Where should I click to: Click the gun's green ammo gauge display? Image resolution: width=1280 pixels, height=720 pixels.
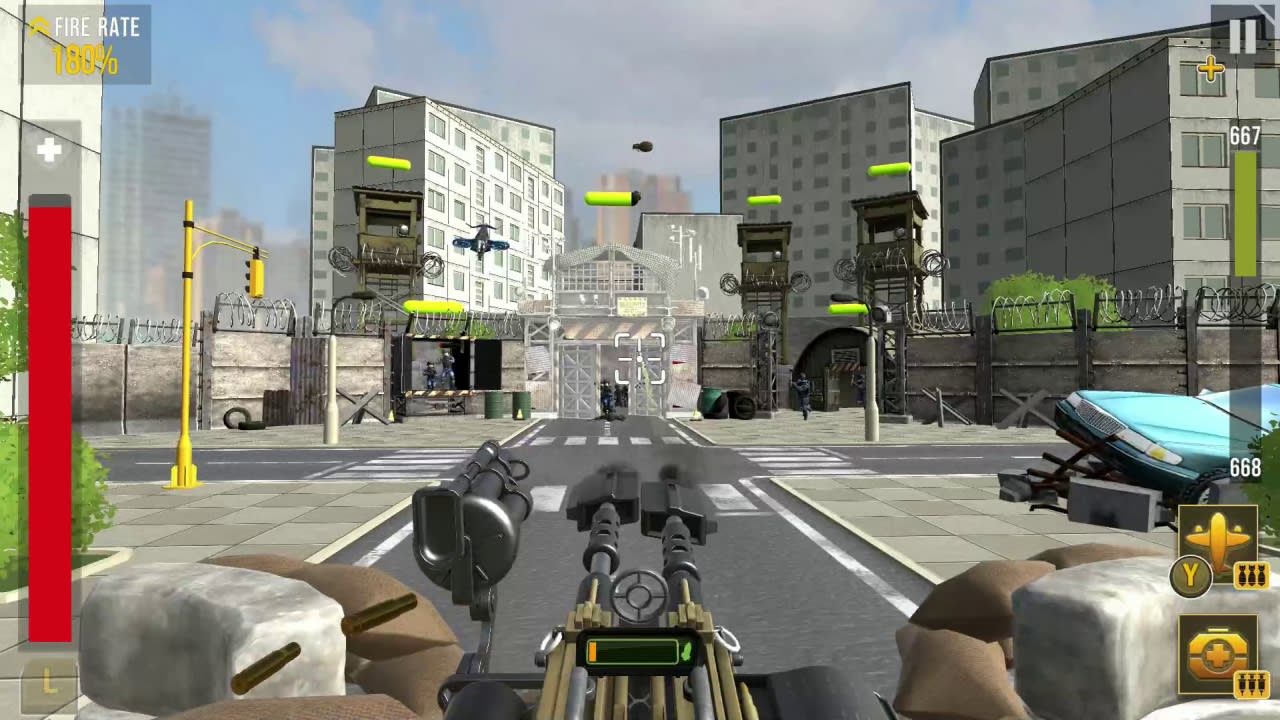click(x=632, y=652)
